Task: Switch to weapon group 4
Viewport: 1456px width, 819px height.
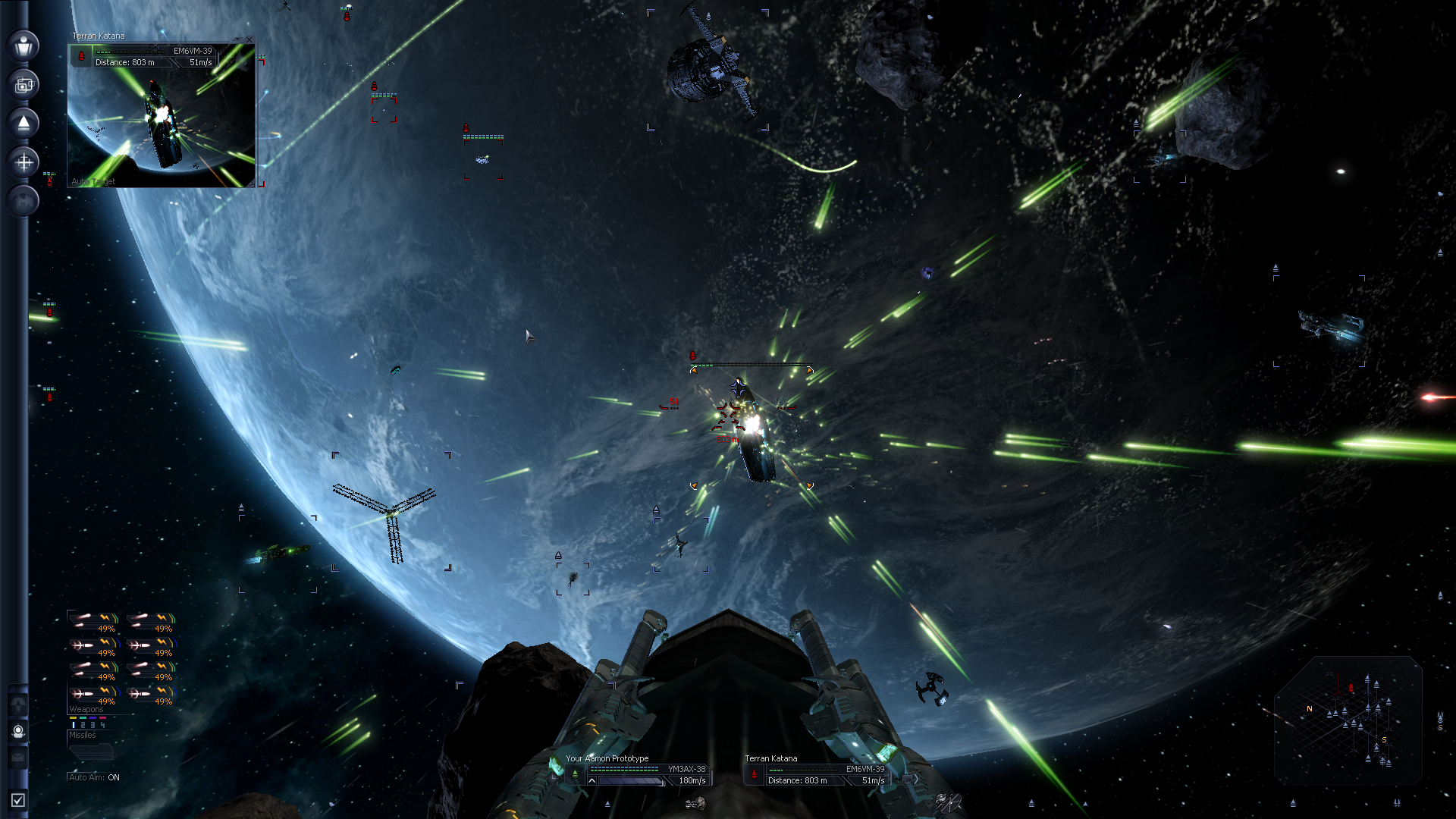Action: click(102, 725)
